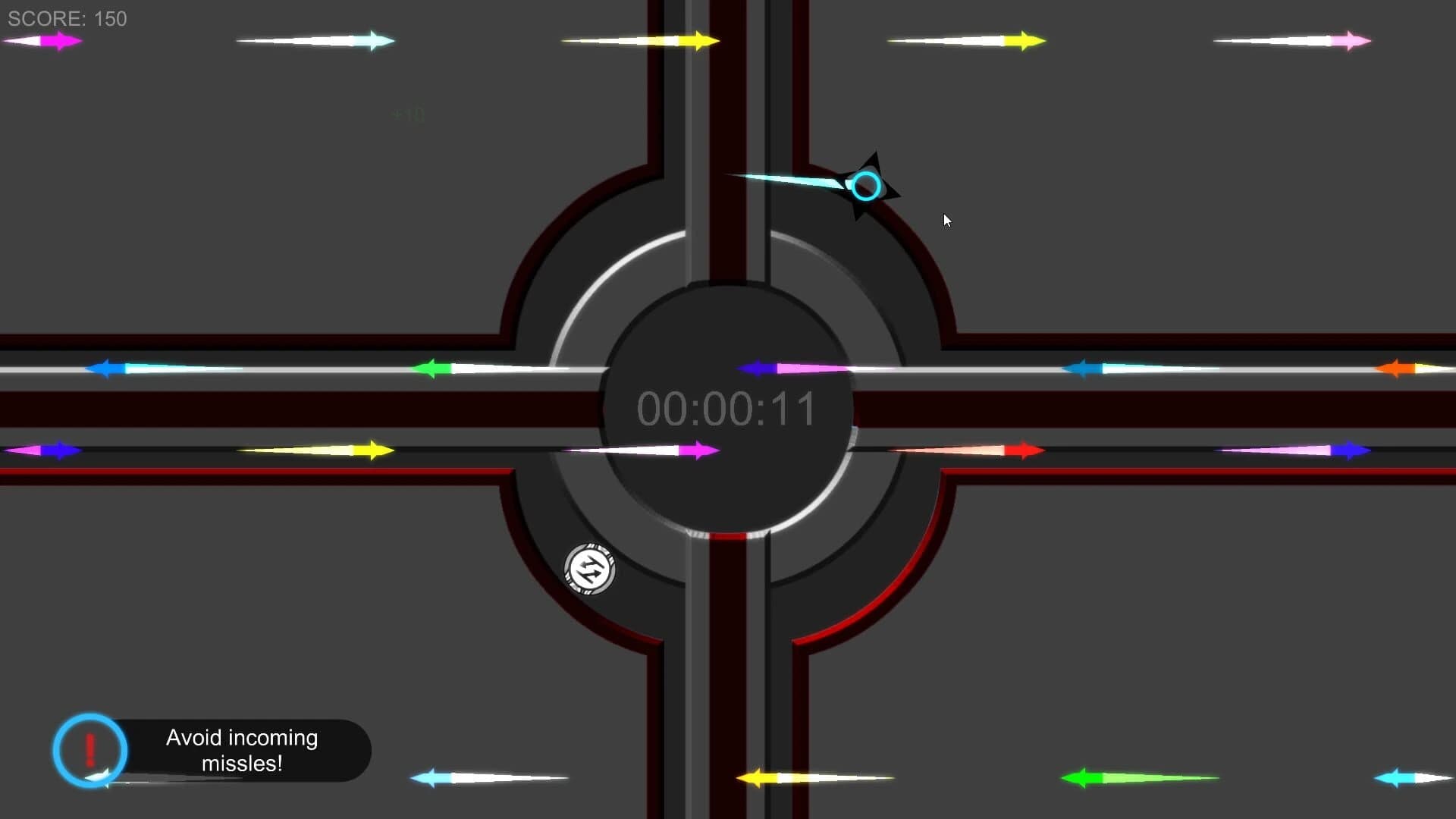
Task: Select the player's cyan-ringed shuriken
Action: [866, 186]
